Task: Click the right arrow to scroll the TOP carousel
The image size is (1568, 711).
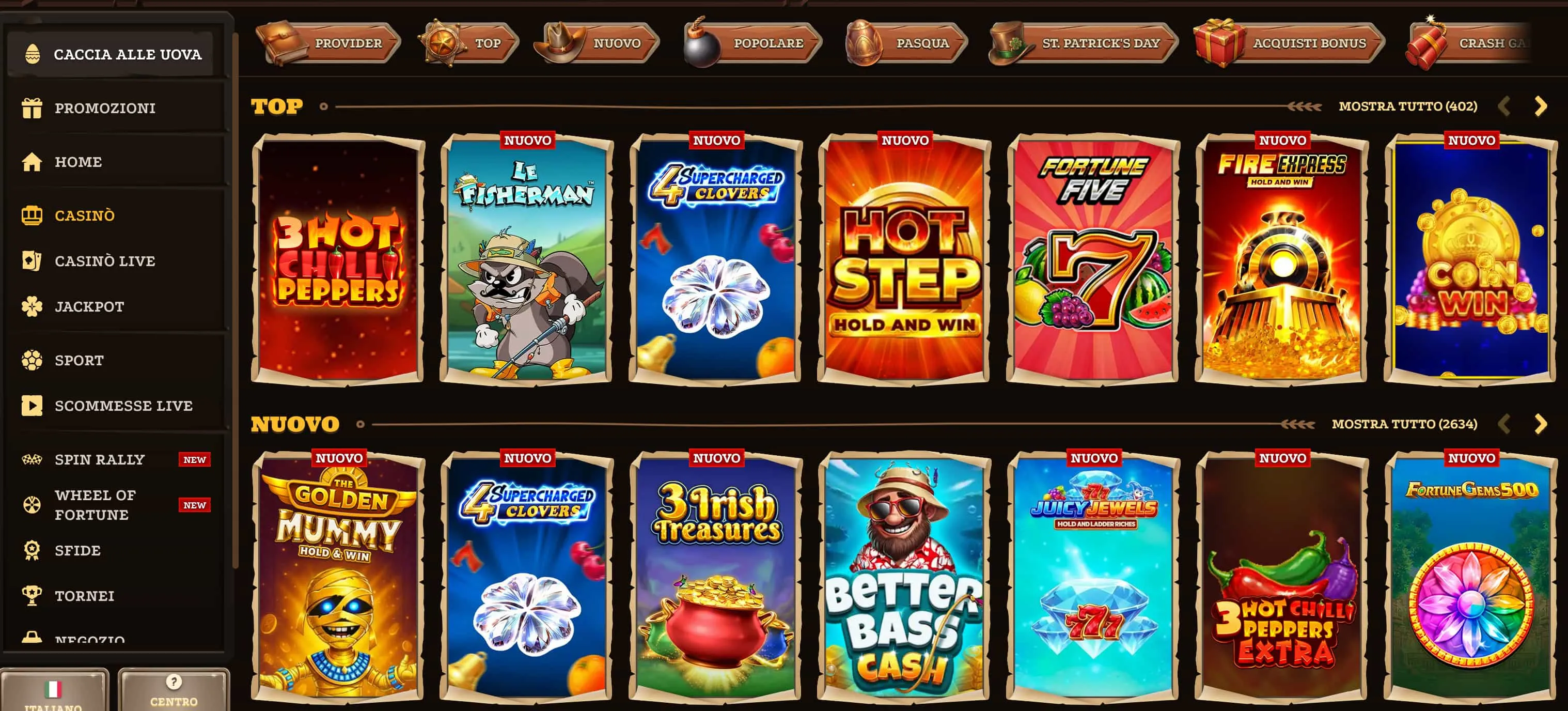Action: [1542, 105]
